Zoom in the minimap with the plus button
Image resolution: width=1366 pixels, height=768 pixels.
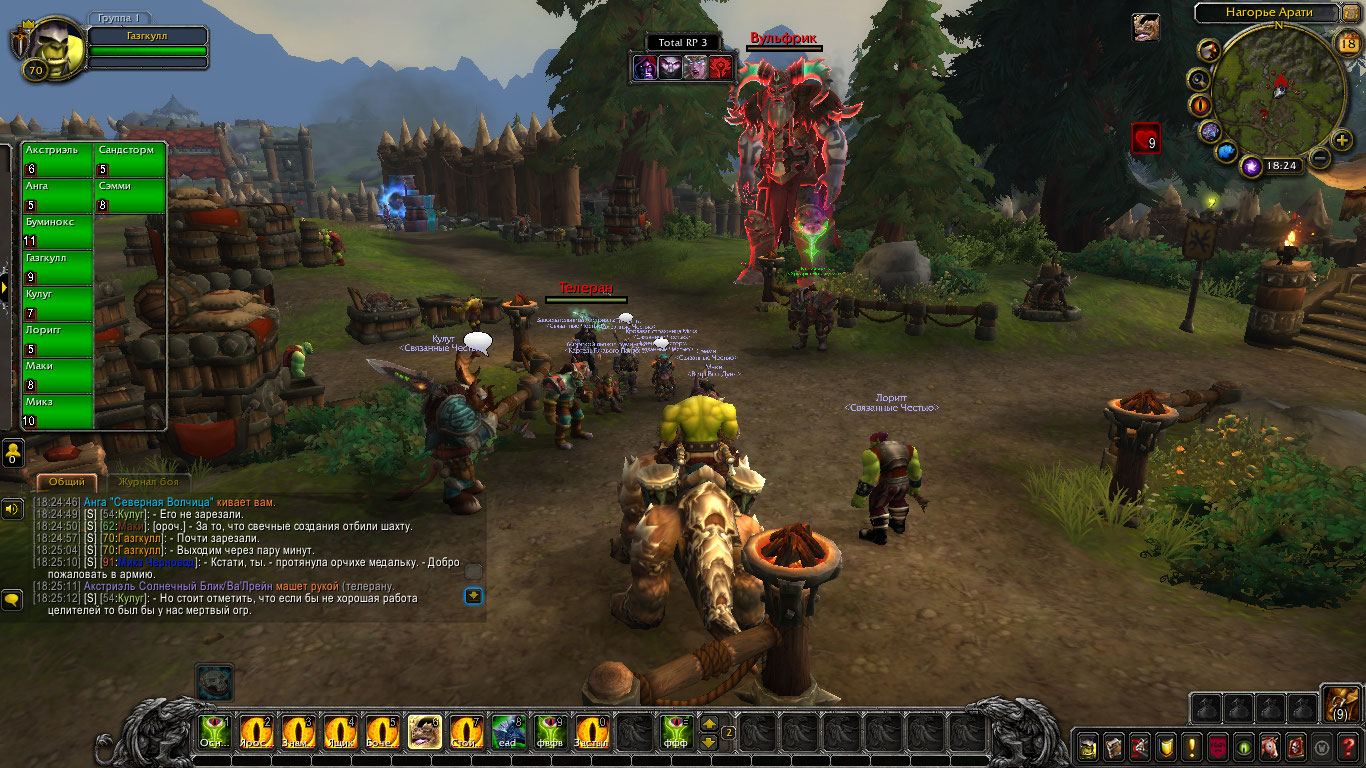coord(1342,140)
